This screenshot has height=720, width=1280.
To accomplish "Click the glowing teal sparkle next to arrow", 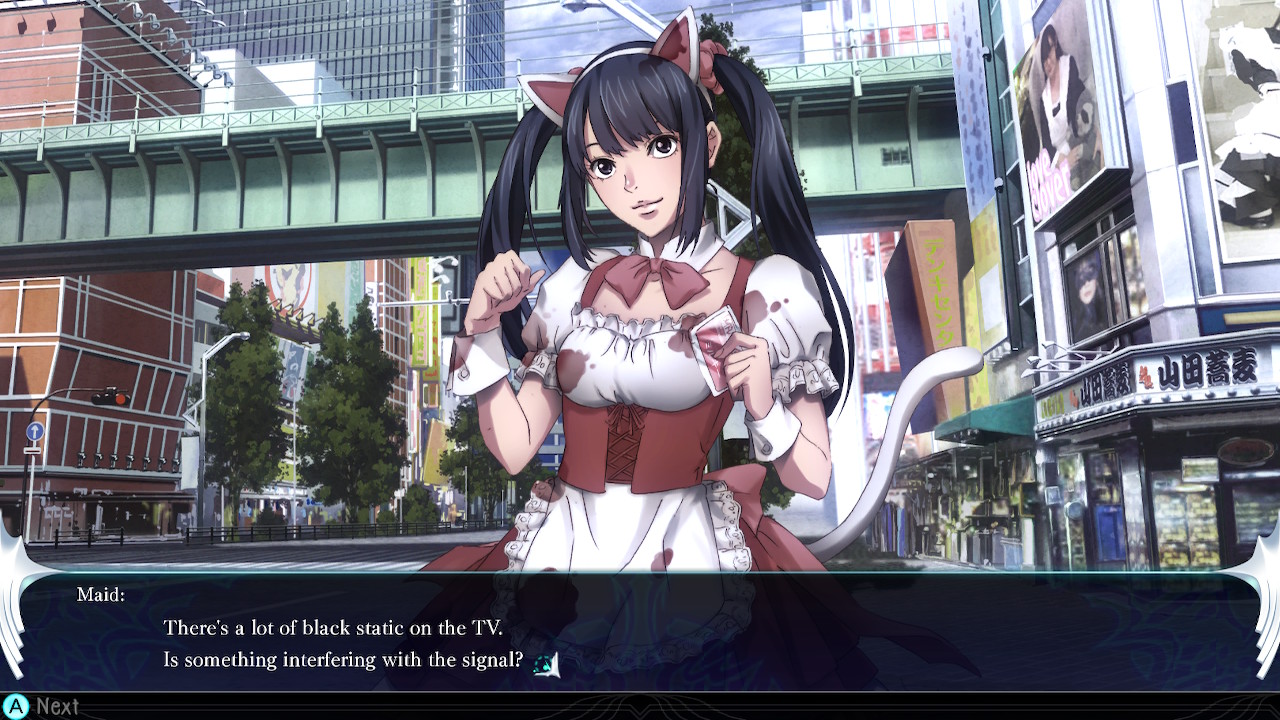I will point(541,662).
